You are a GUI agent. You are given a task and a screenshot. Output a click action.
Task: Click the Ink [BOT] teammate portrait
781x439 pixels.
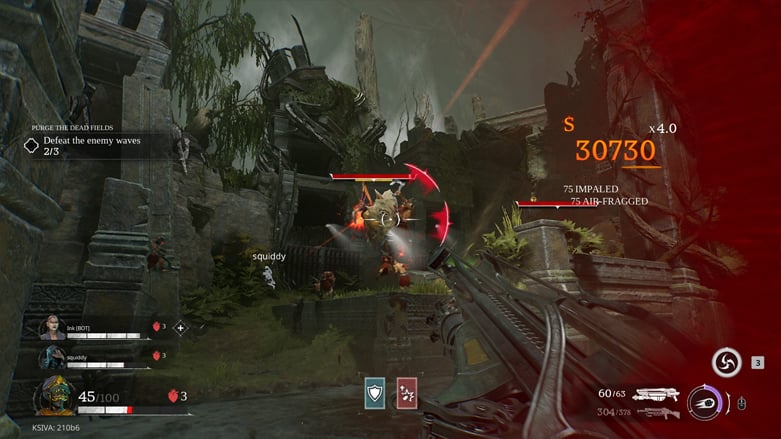point(52,328)
